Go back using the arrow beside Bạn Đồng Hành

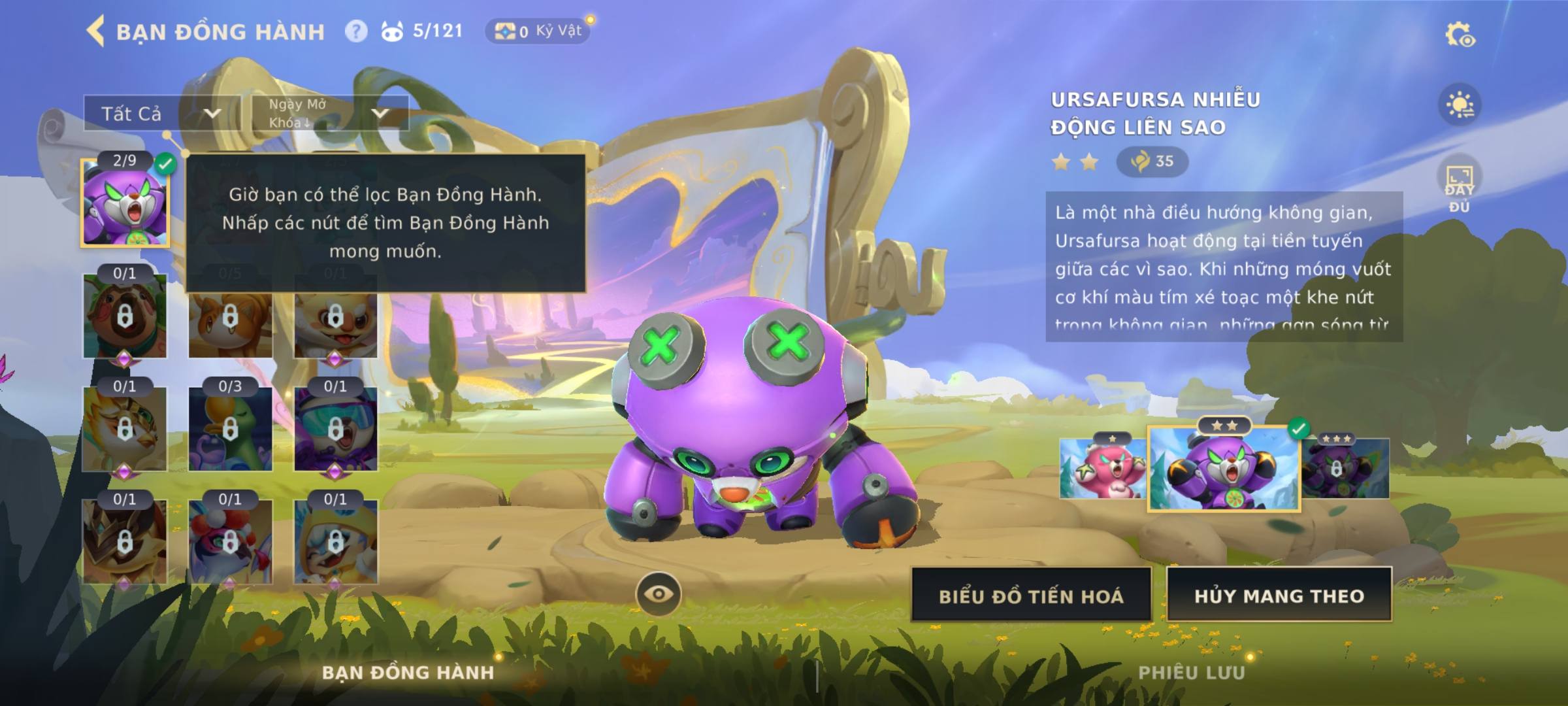pyautogui.click(x=96, y=31)
